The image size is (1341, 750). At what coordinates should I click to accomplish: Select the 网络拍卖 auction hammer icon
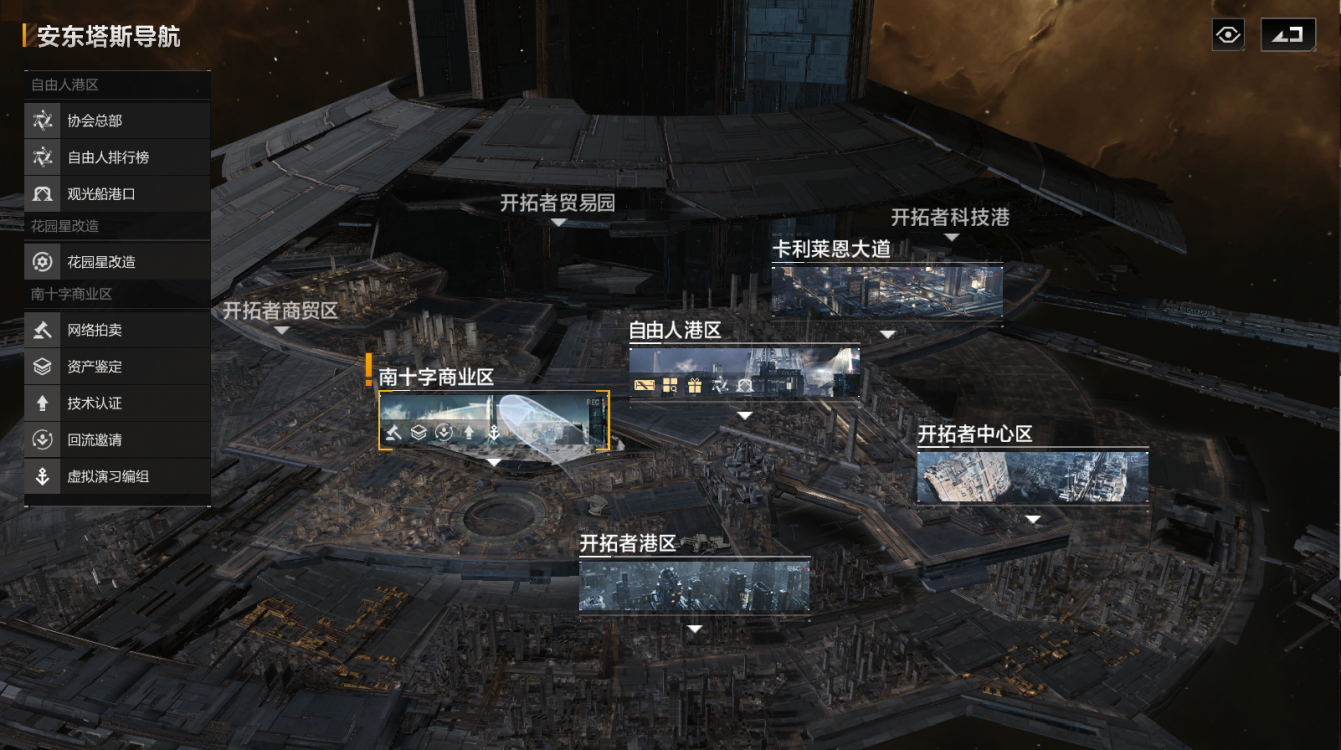point(42,328)
